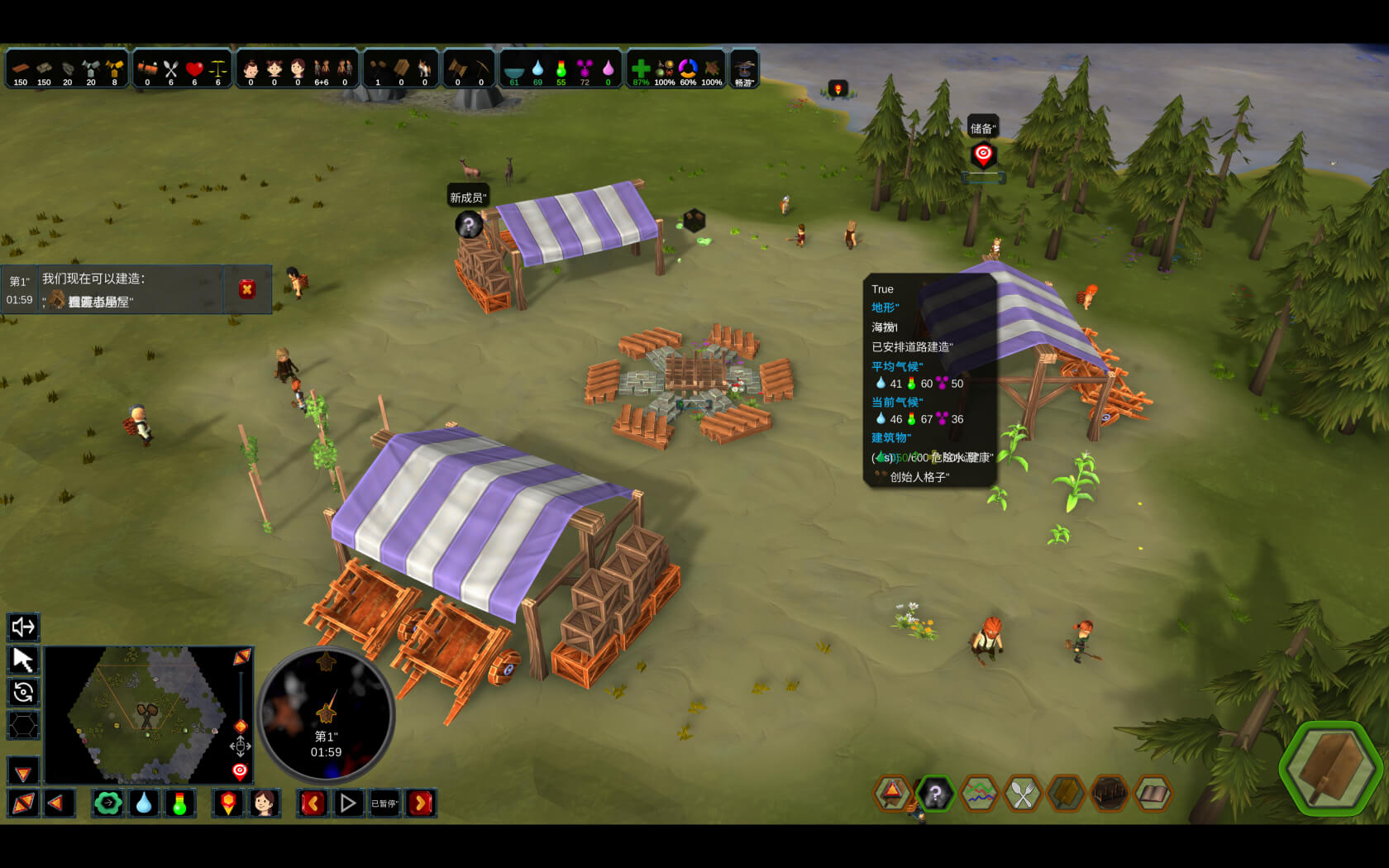Resume the game with the play button
1389x868 pixels.
click(x=348, y=803)
